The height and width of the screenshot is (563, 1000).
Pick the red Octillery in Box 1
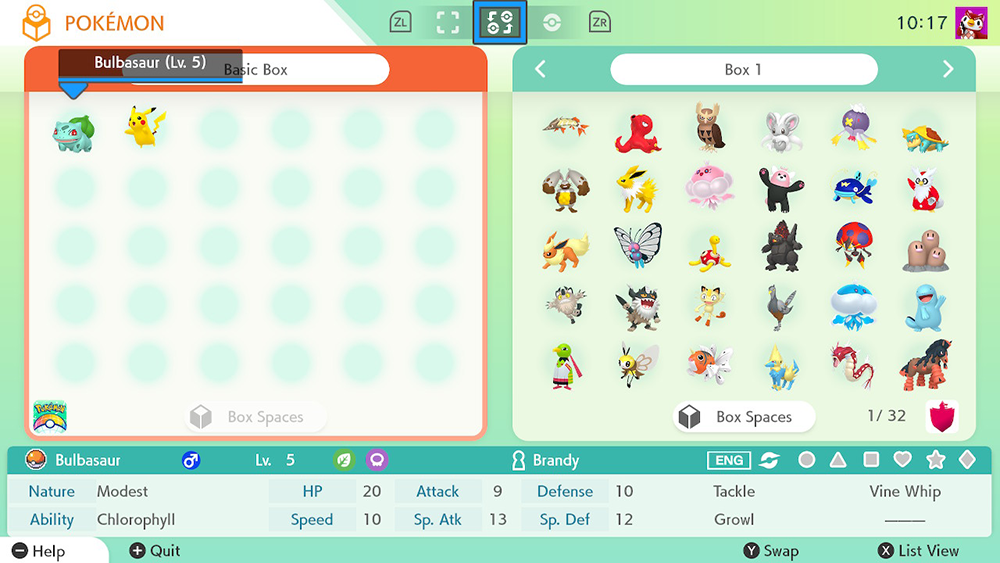[x=638, y=130]
